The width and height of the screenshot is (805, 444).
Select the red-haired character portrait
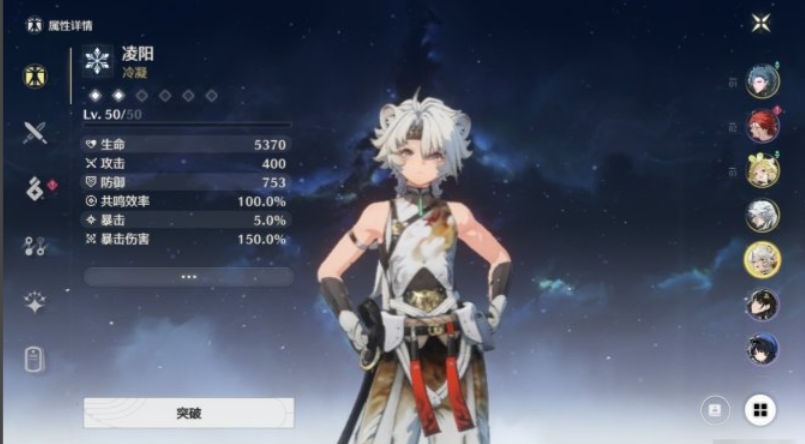[762, 126]
